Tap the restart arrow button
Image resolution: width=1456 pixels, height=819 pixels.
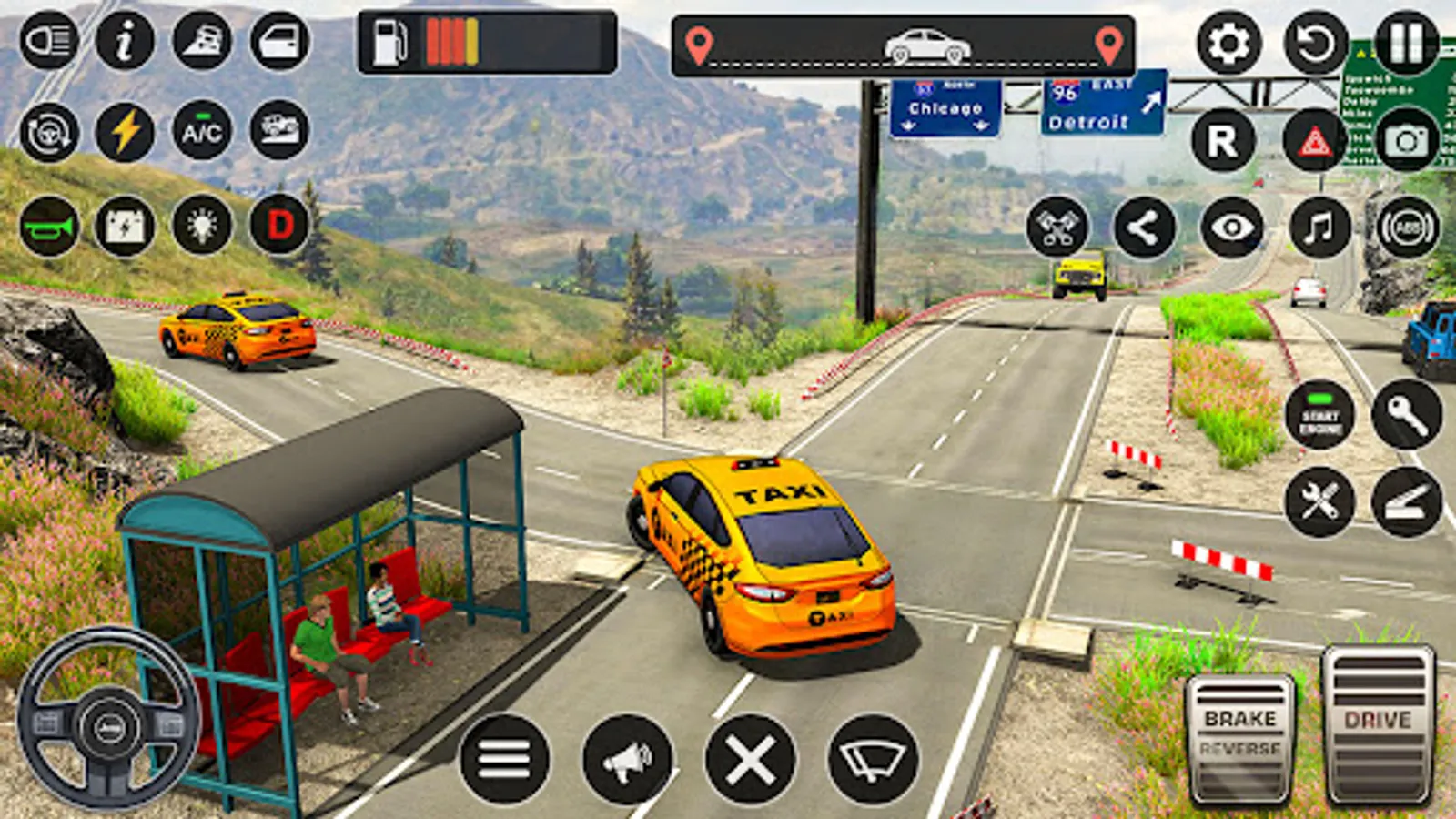pyautogui.click(x=1315, y=43)
